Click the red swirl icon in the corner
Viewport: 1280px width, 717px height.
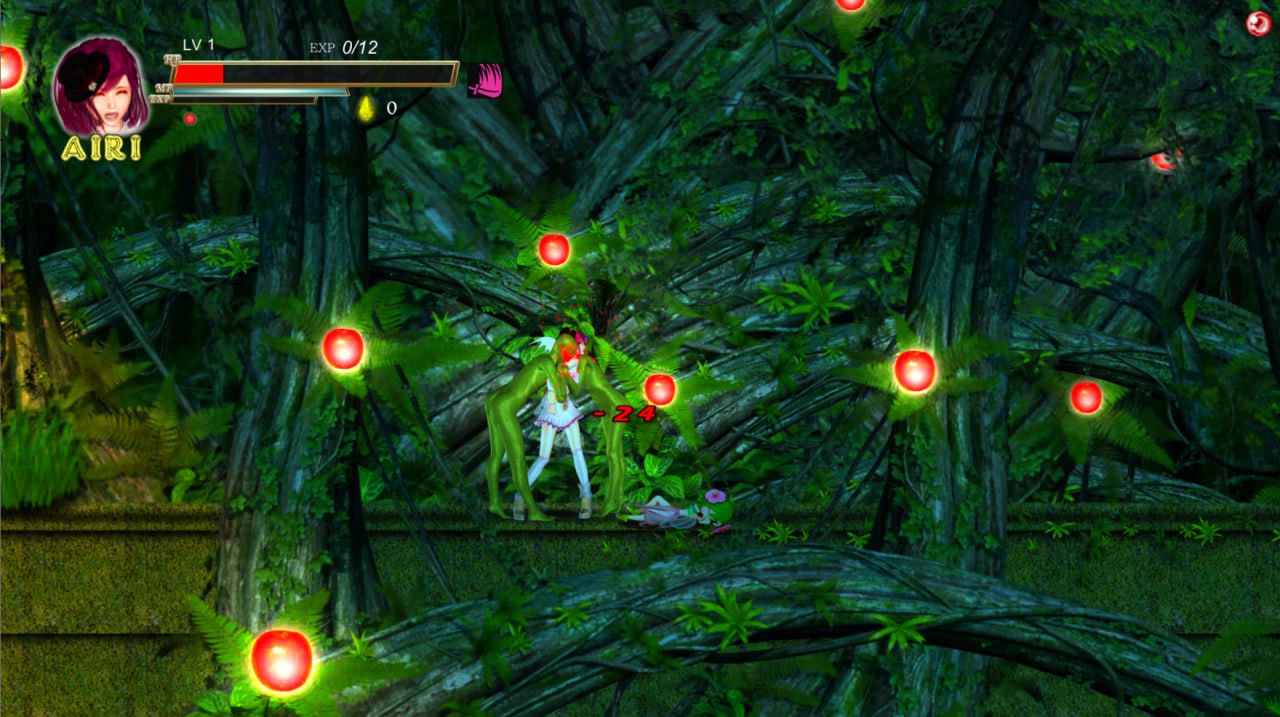tap(1258, 24)
